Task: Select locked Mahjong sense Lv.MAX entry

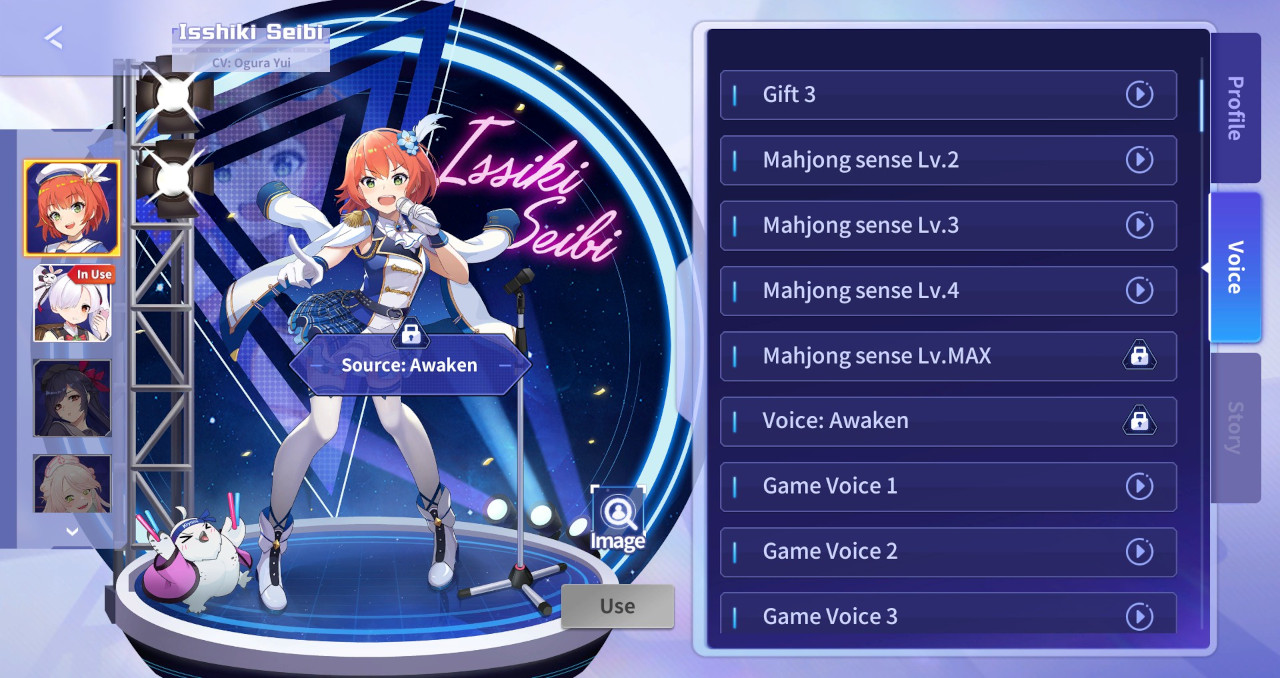Action: (x=947, y=356)
